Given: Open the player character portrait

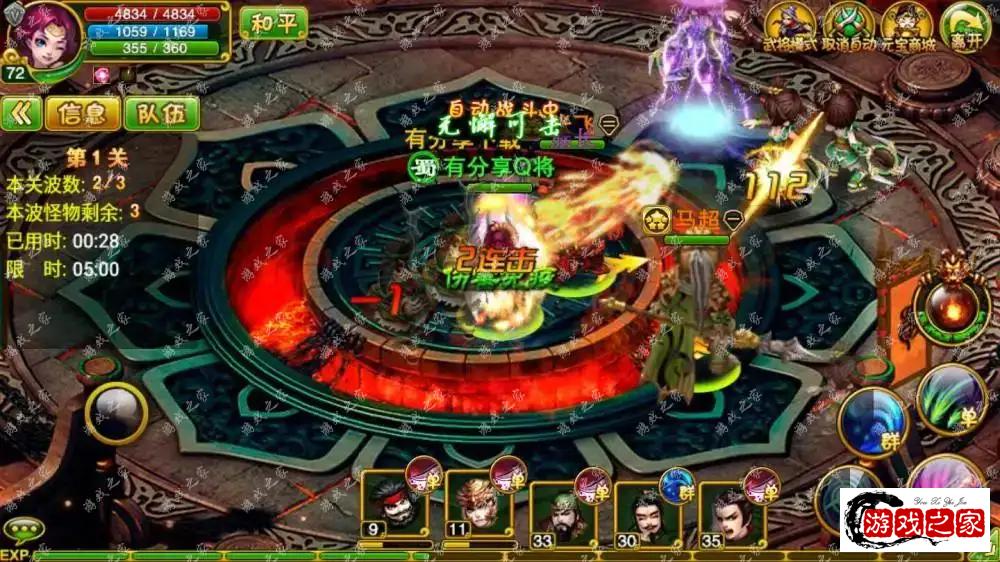Looking at the screenshot, I should [x=43, y=38].
